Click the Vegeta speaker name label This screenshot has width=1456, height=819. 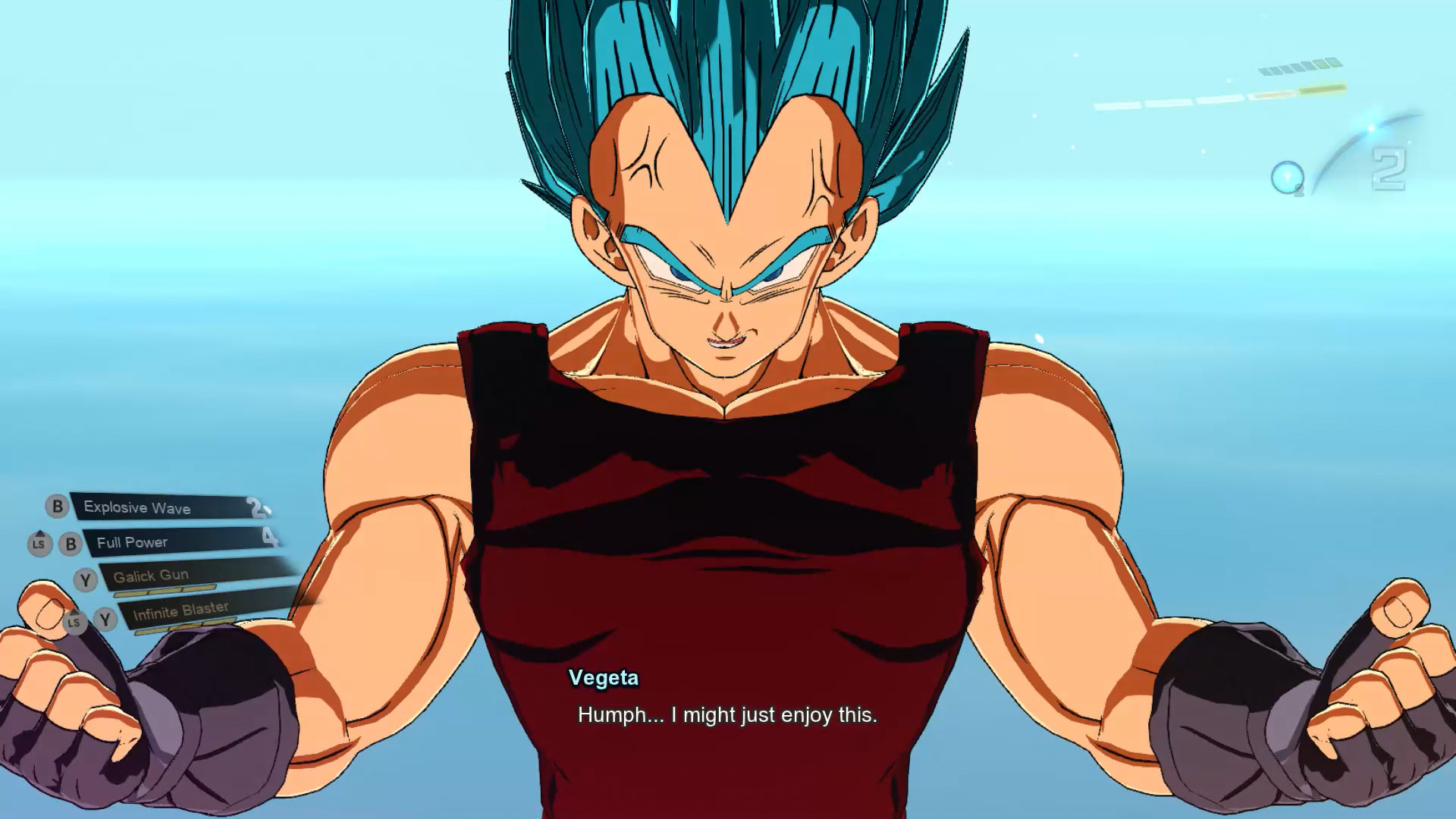click(x=603, y=679)
